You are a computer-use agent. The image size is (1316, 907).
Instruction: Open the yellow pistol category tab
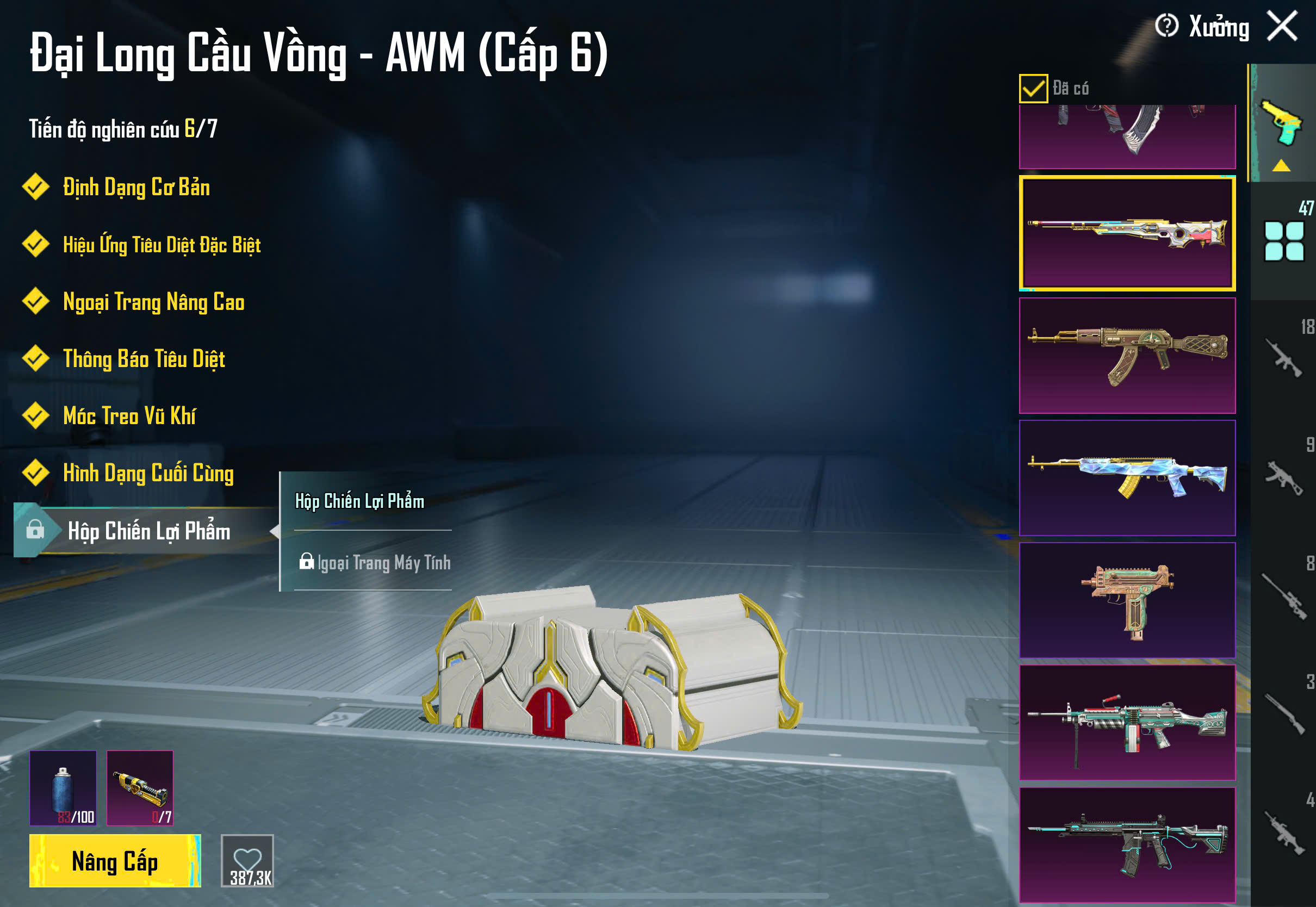[x=1282, y=123]
